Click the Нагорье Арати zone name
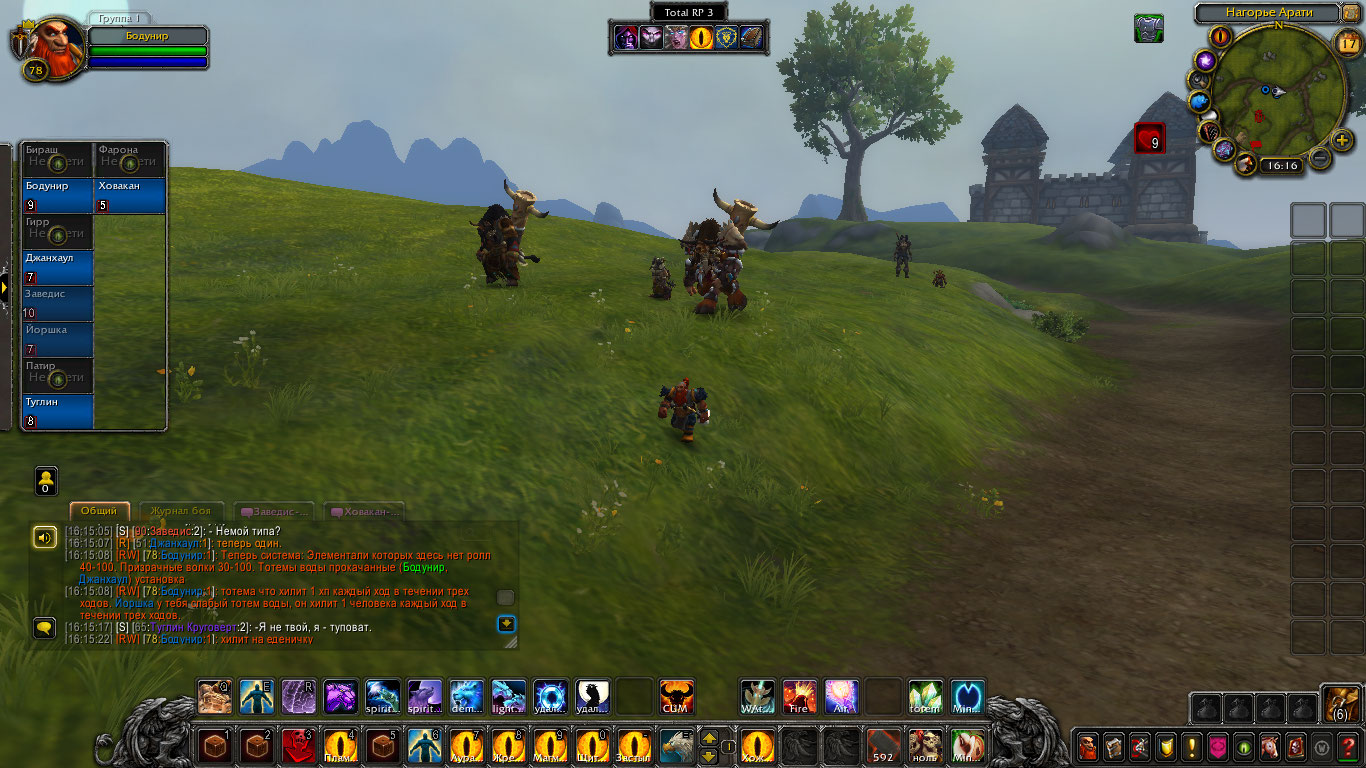The height and width of the screenshot is (768, 1366). [x=1267, y=13]
